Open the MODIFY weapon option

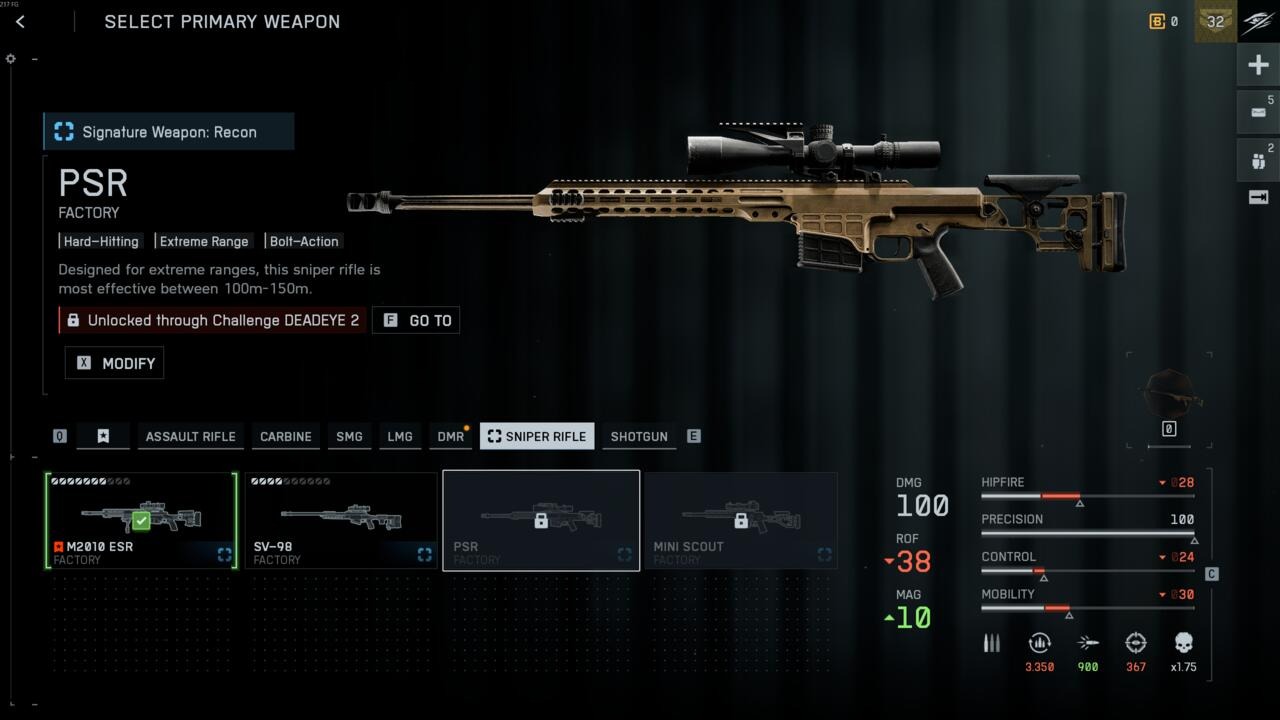tap(115, 363)
